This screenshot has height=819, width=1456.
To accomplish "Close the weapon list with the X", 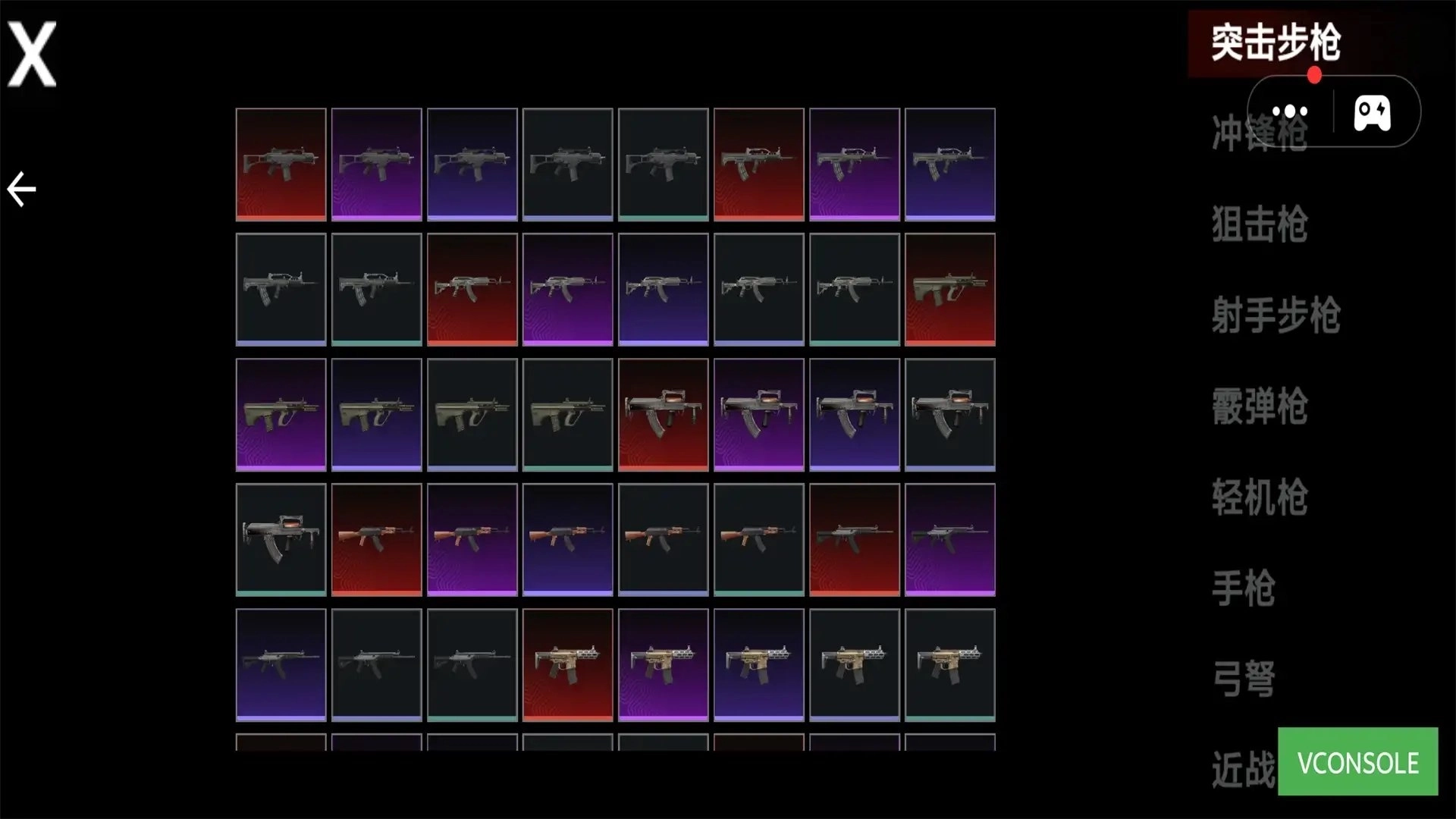I will [x=32, y=53].
